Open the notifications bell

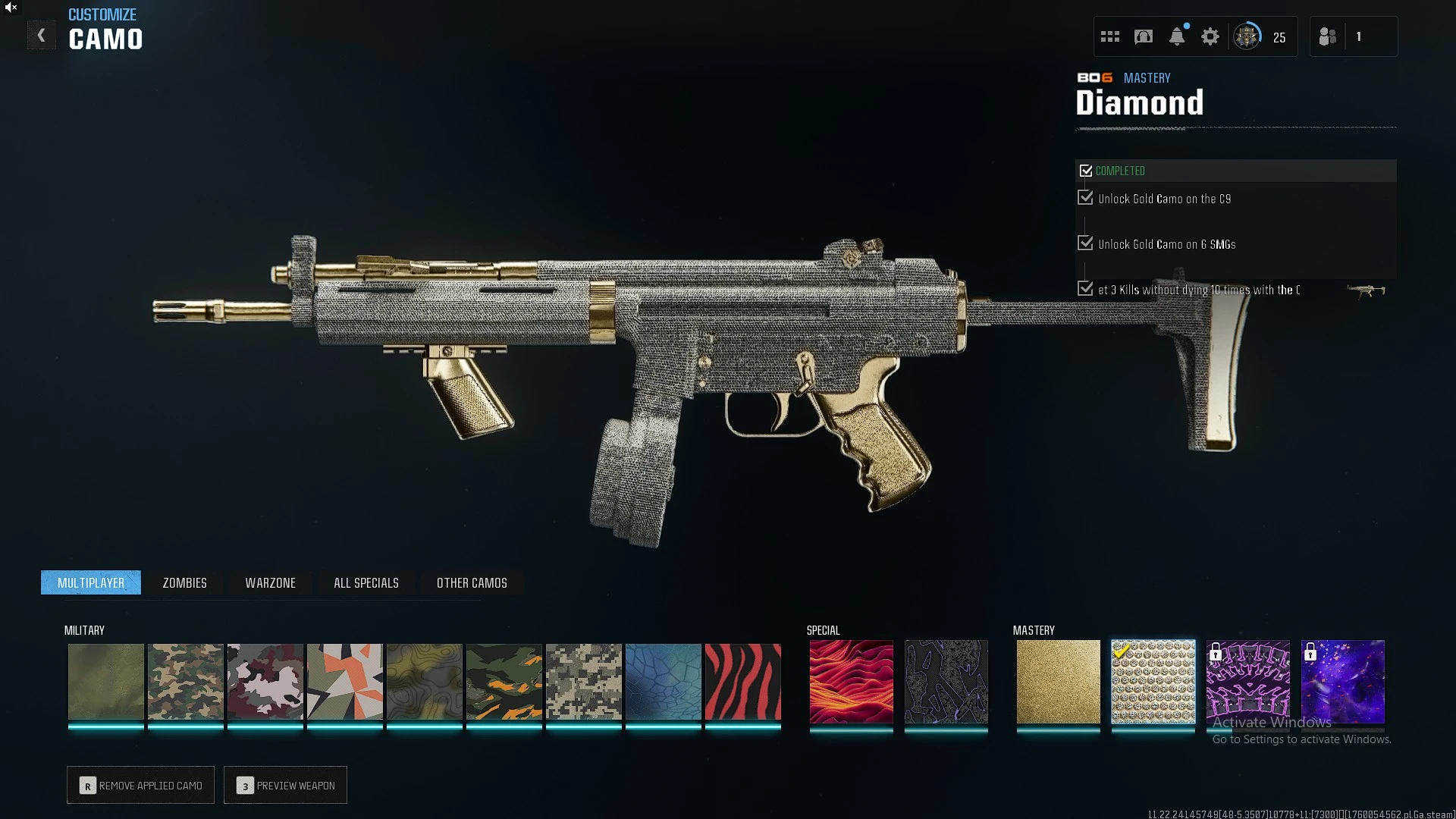point(1177,36)
